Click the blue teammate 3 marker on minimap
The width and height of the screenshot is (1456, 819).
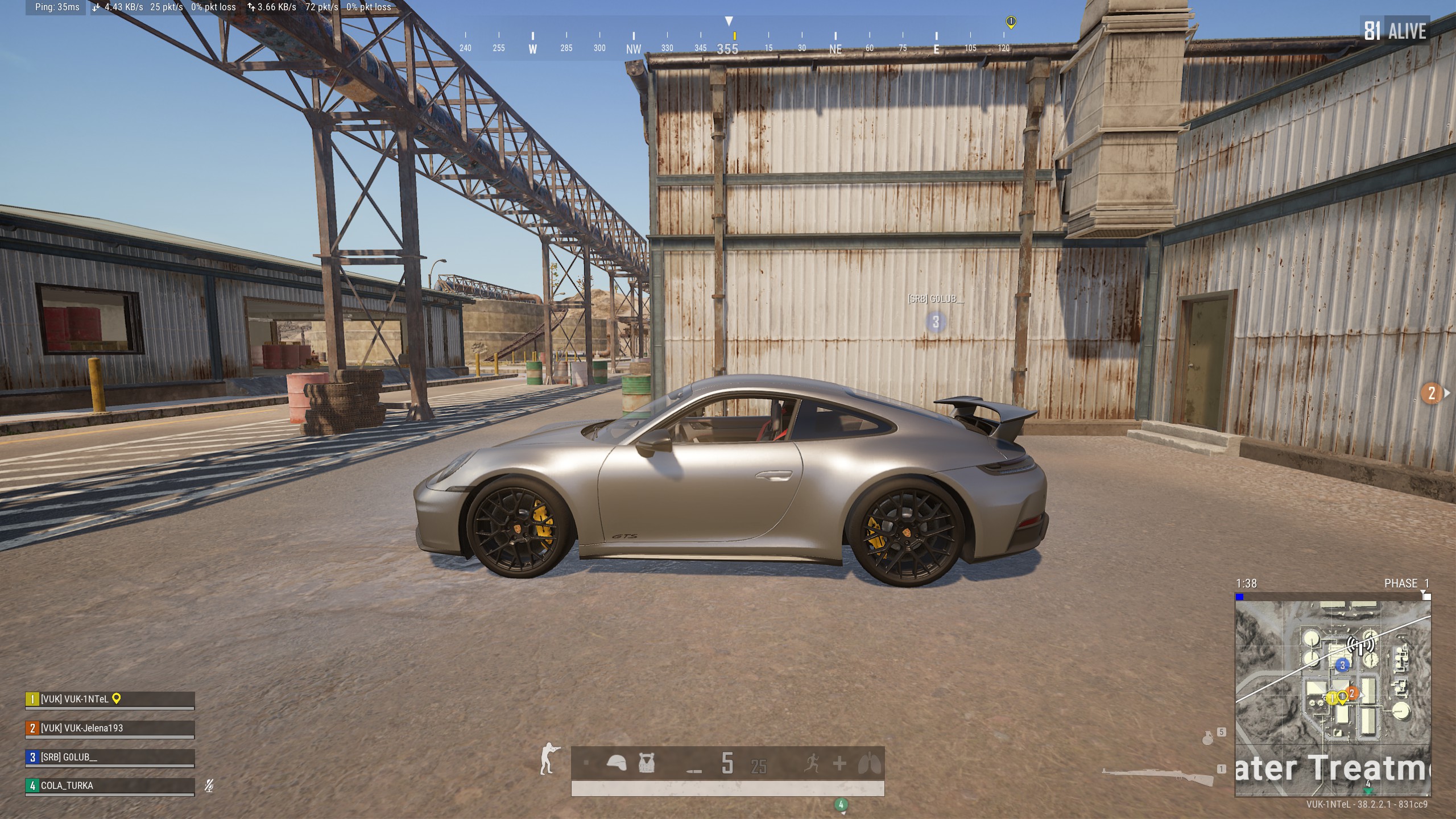coord(1343,665)
